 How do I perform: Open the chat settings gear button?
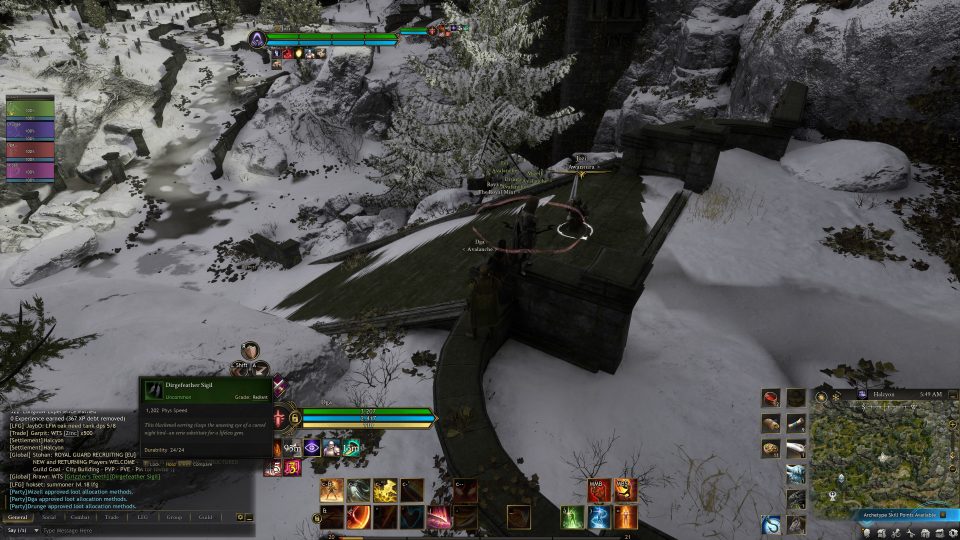pos(239,517)
